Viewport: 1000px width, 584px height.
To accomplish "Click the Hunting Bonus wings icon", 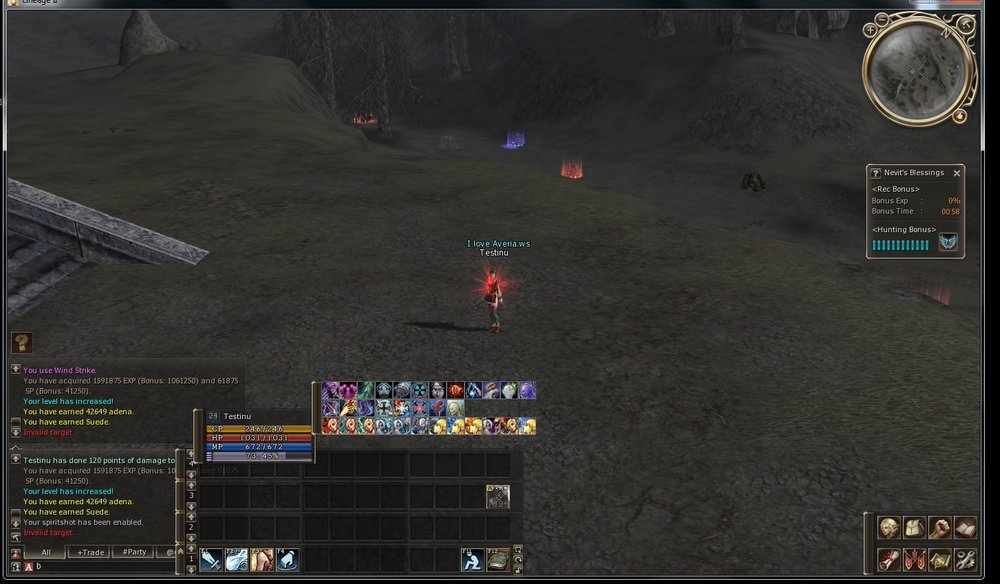I will 947,242.
